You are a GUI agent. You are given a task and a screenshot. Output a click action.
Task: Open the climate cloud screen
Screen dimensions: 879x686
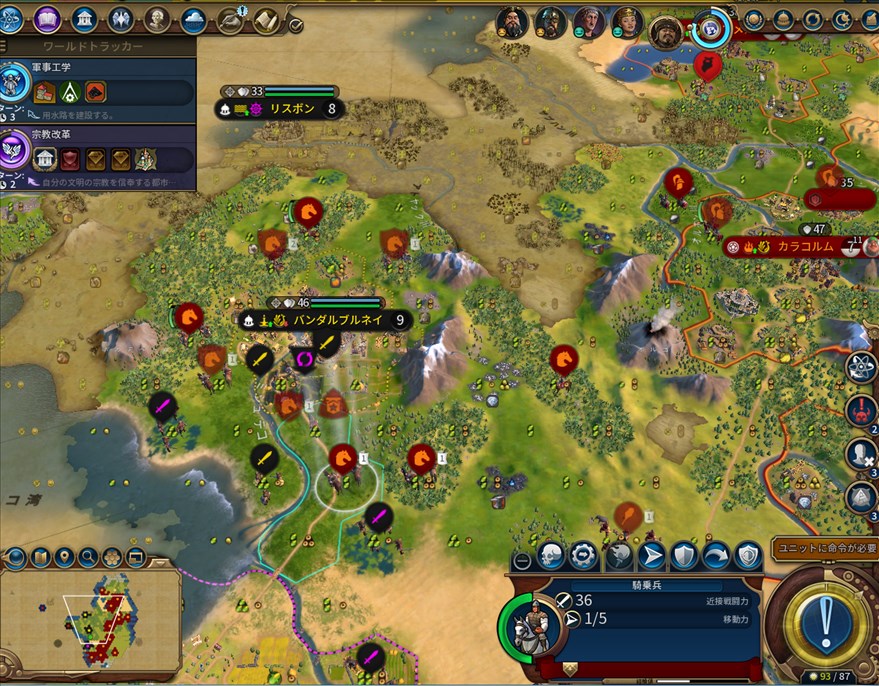[194, 19]
